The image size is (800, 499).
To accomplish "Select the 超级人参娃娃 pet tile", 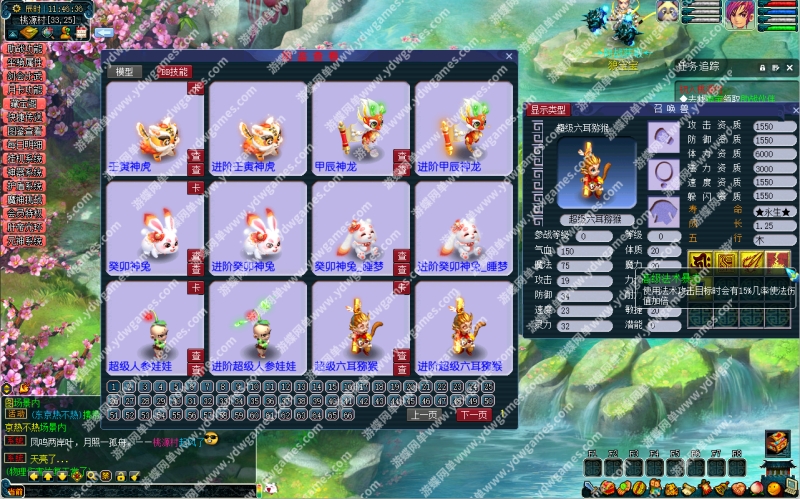I will pos(154,329).
